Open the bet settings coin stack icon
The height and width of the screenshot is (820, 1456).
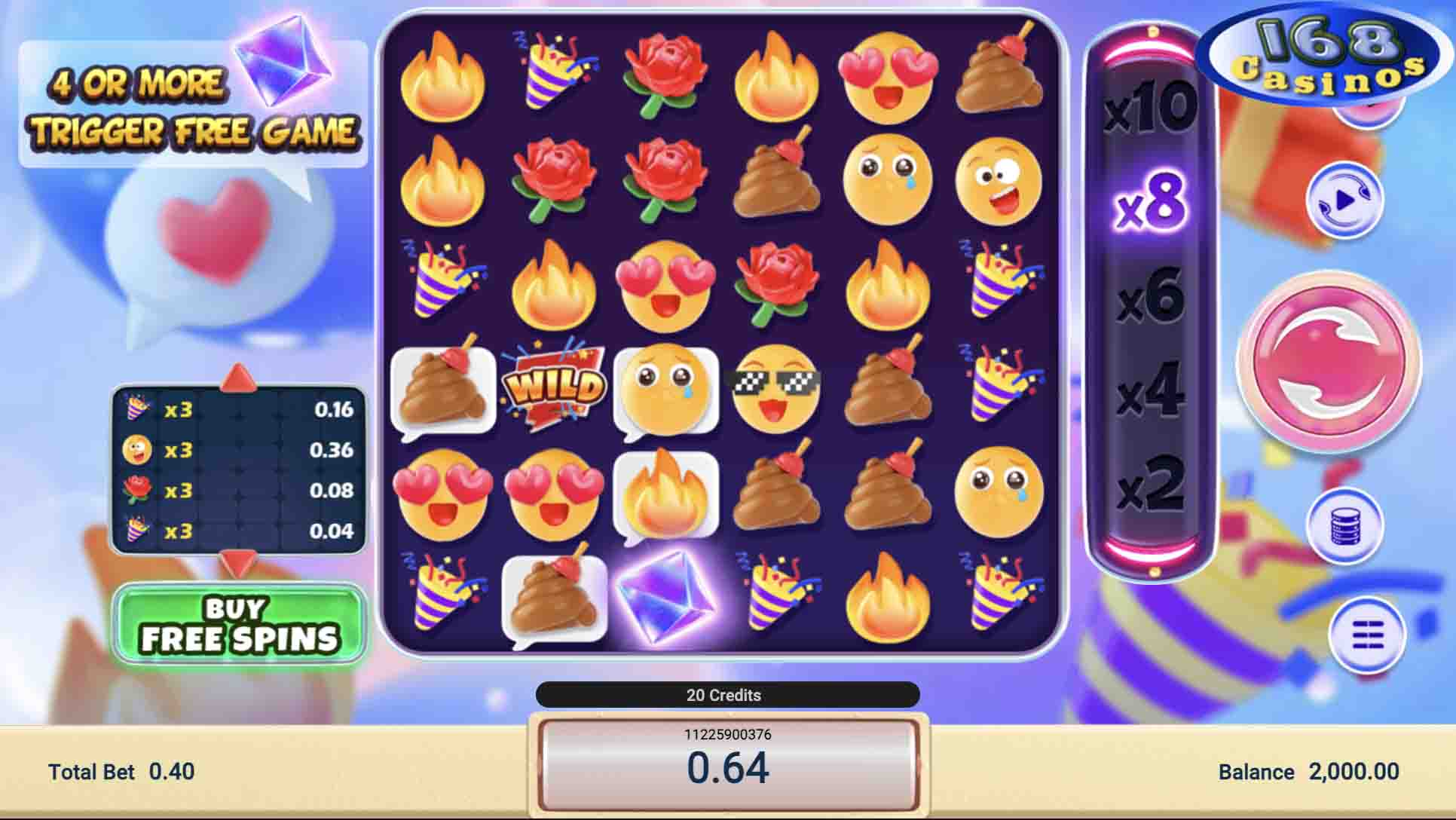tap(1345, 527)
